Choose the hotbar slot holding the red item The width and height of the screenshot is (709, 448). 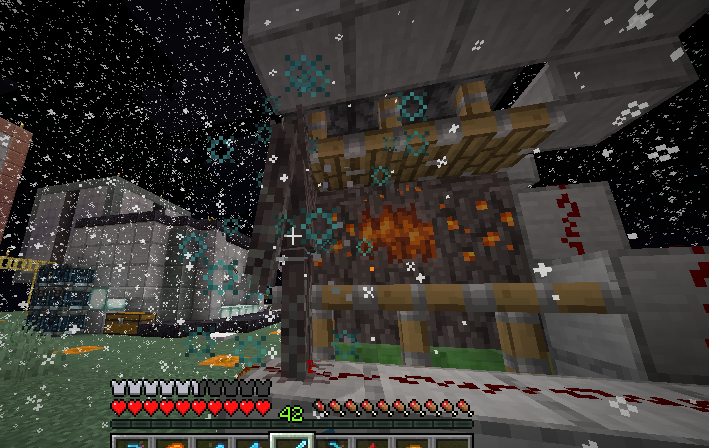point(374,442)
